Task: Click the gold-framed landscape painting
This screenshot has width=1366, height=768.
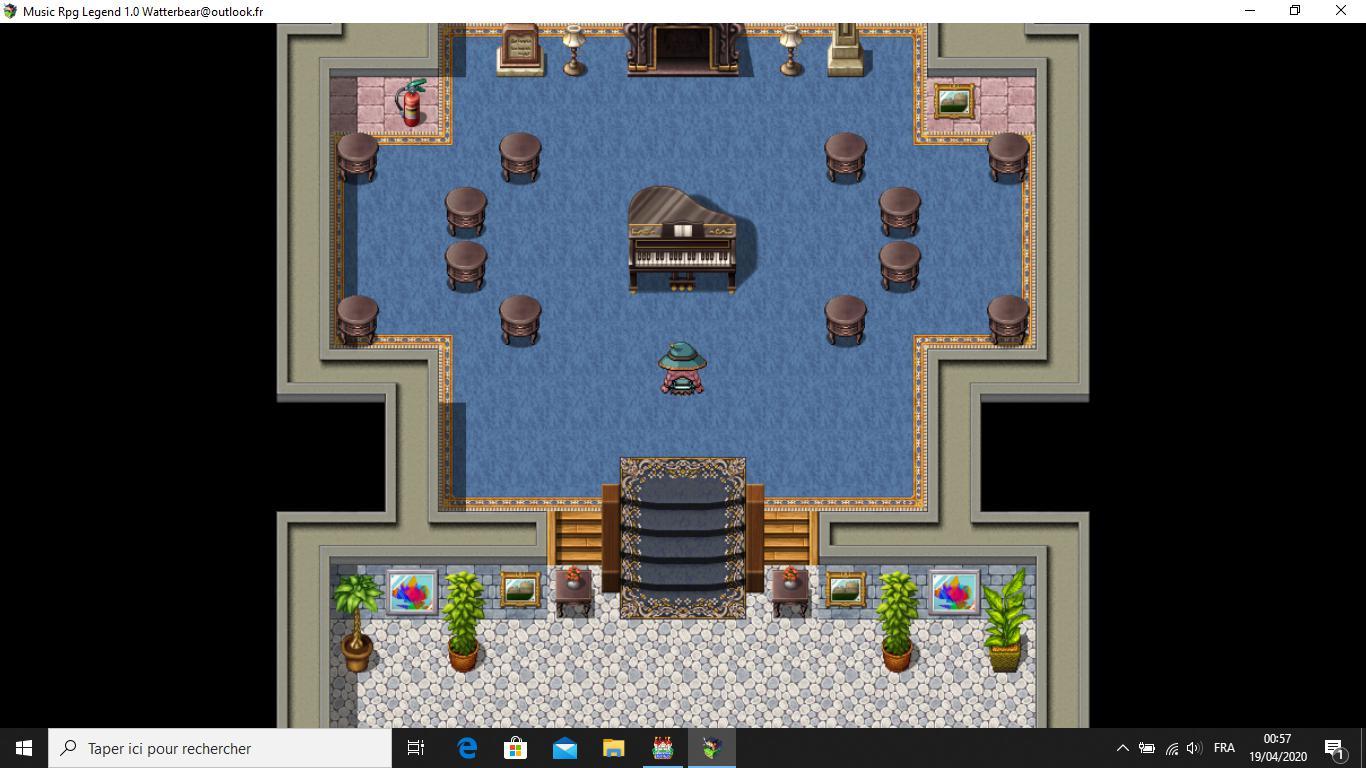Action: coord(952,100)
